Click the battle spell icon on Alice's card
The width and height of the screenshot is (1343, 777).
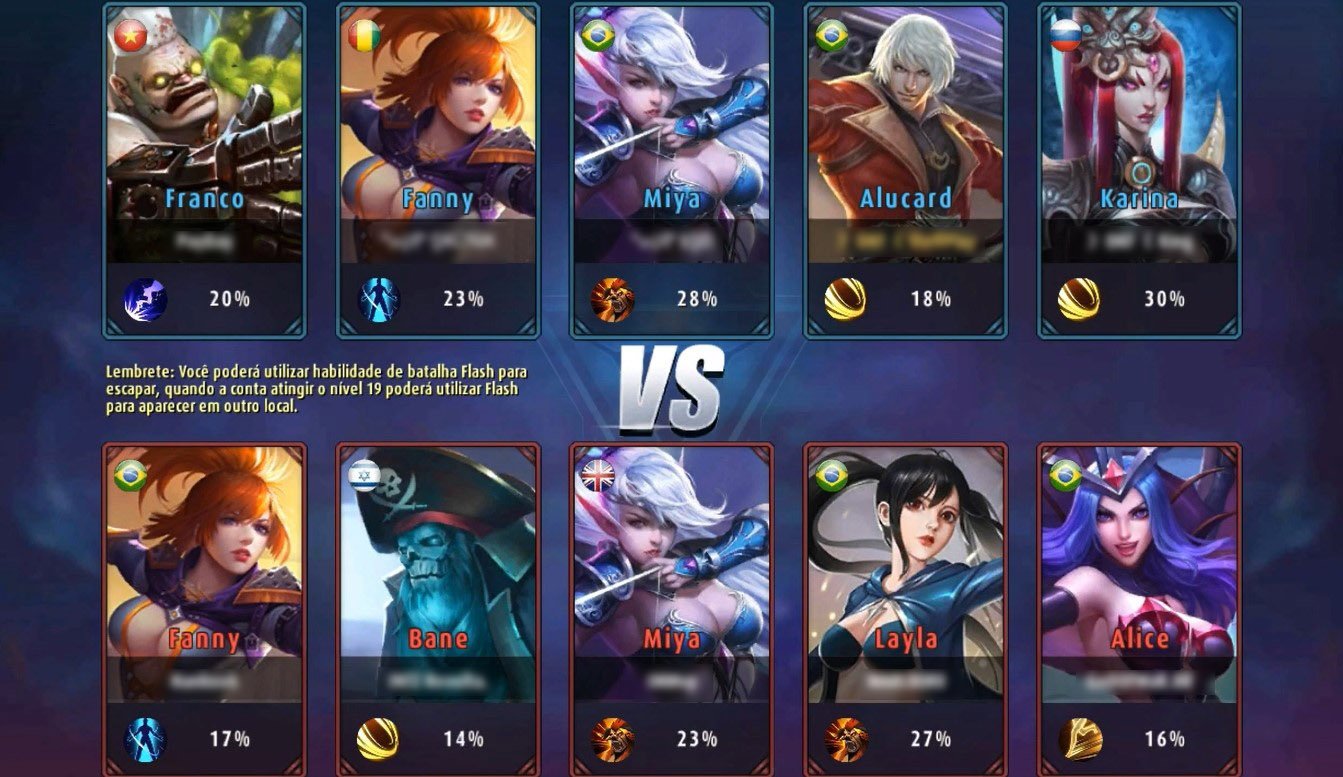point(1080,739)
